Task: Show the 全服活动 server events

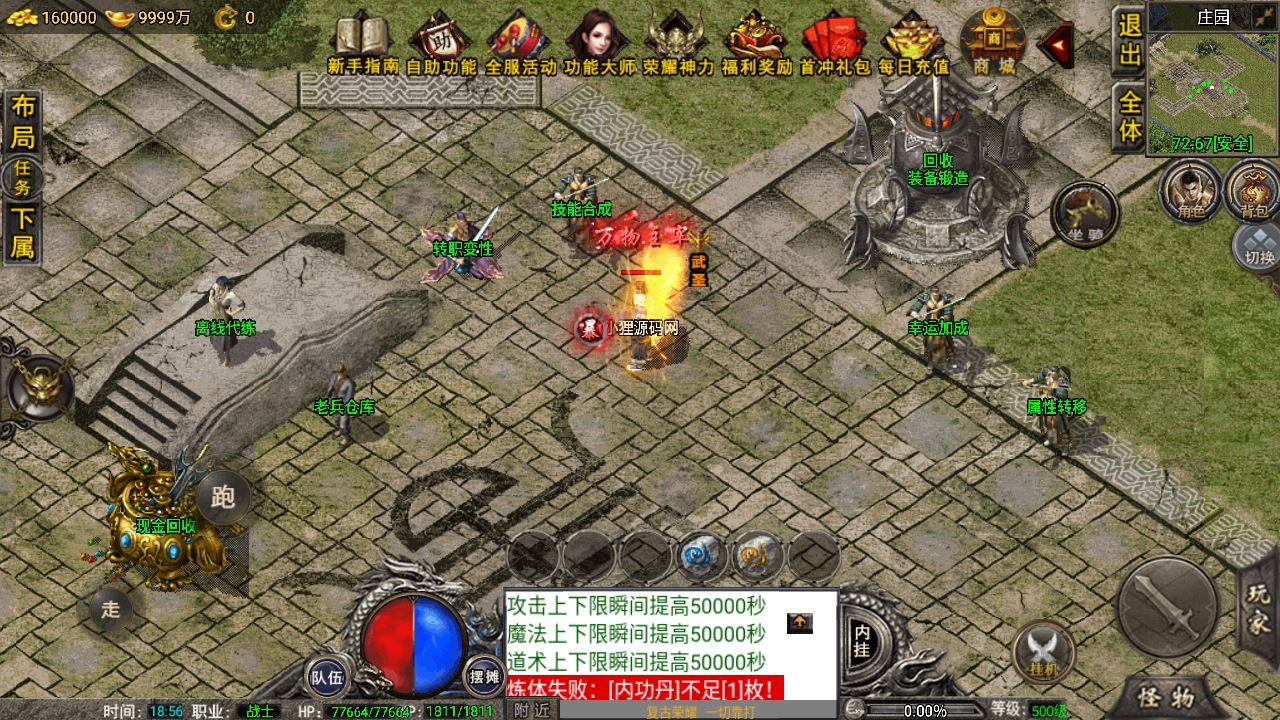Action: click(520, 42)
